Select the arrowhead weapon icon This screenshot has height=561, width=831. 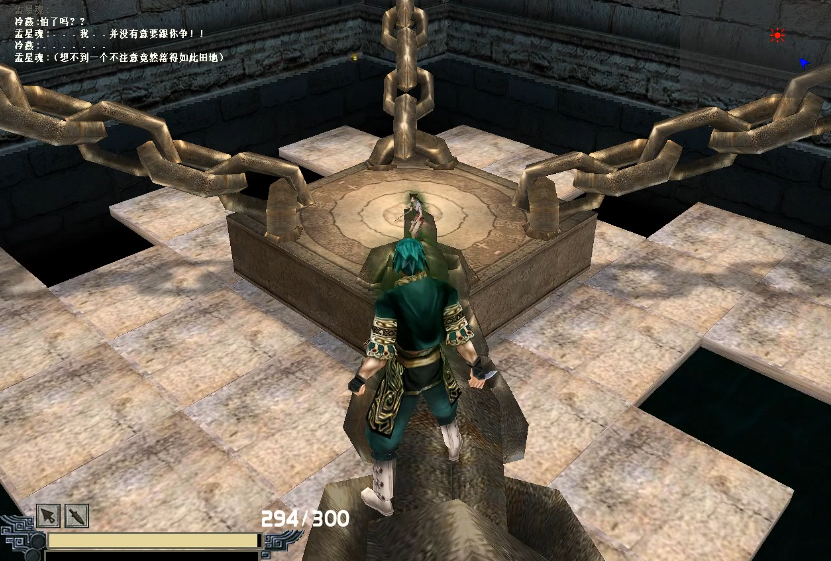pos(48,516)
